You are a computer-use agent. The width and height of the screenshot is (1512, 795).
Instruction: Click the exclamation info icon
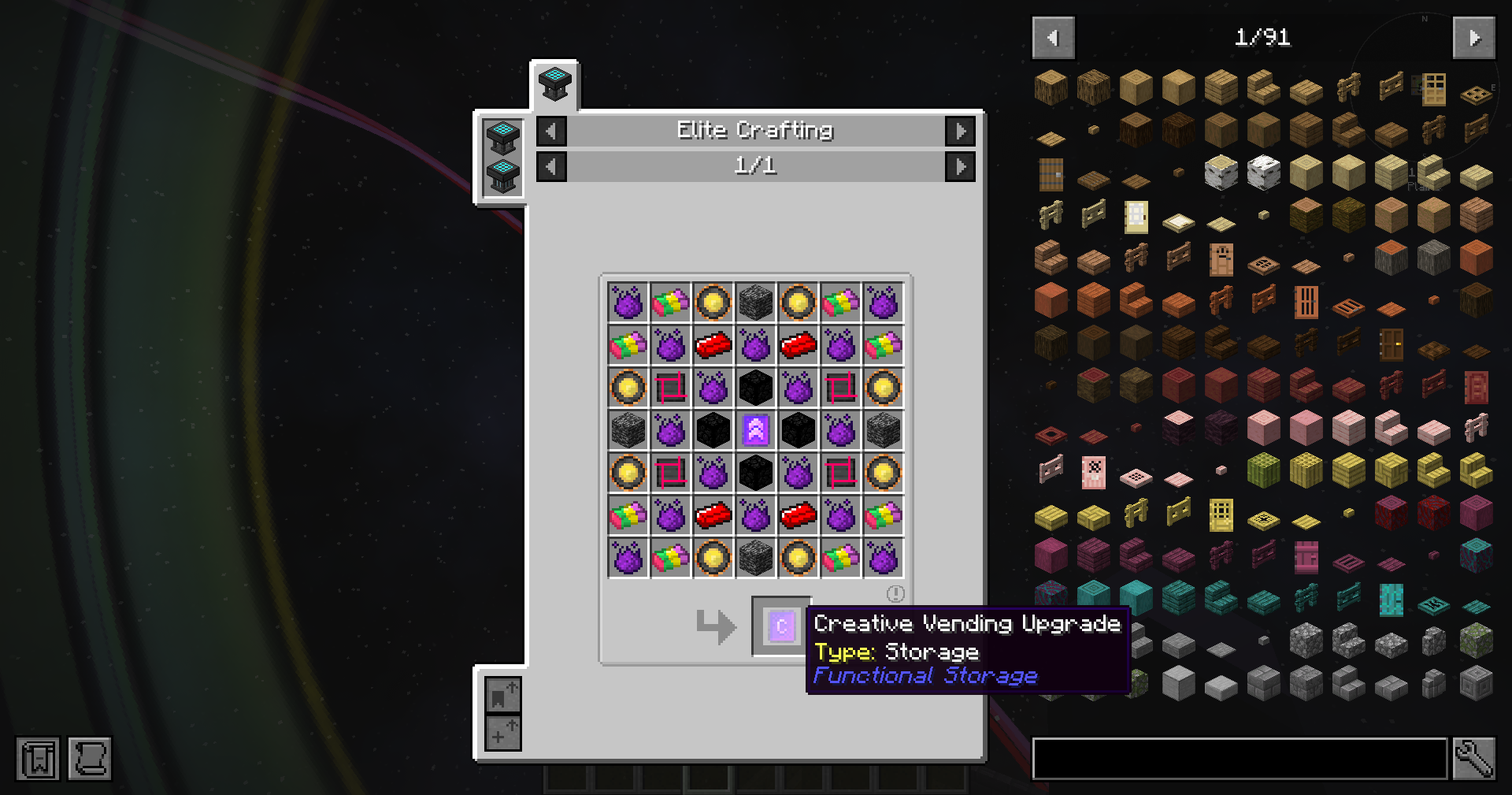(895, 593)
